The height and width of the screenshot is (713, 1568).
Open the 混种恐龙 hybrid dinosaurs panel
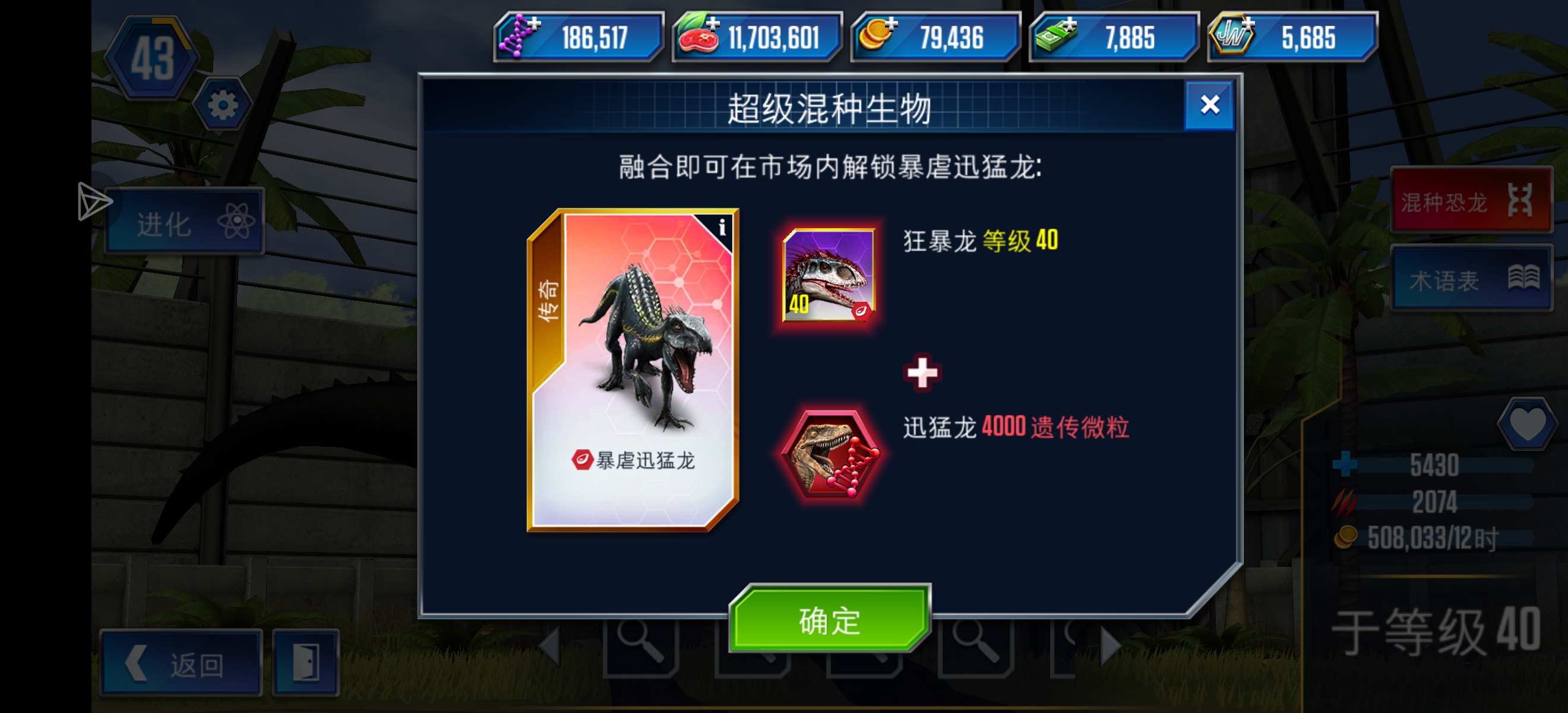1472,201
